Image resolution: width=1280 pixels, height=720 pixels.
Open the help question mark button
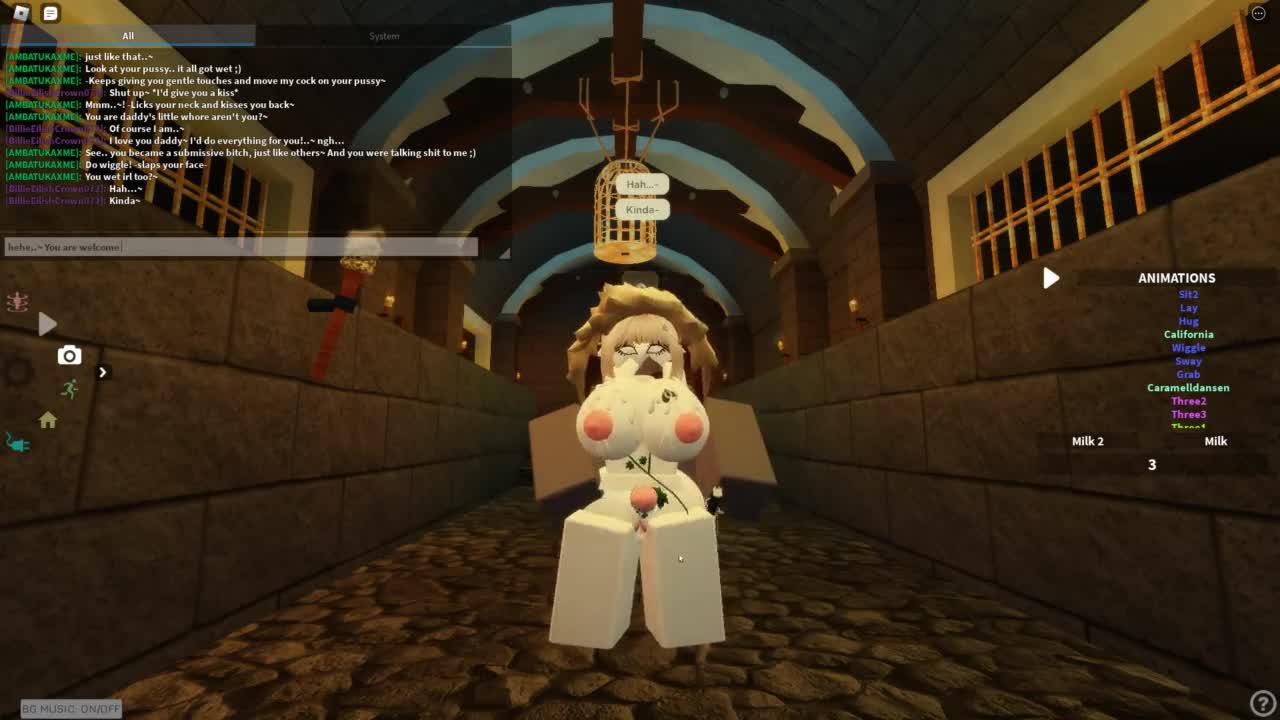[x=1262, y=704]
